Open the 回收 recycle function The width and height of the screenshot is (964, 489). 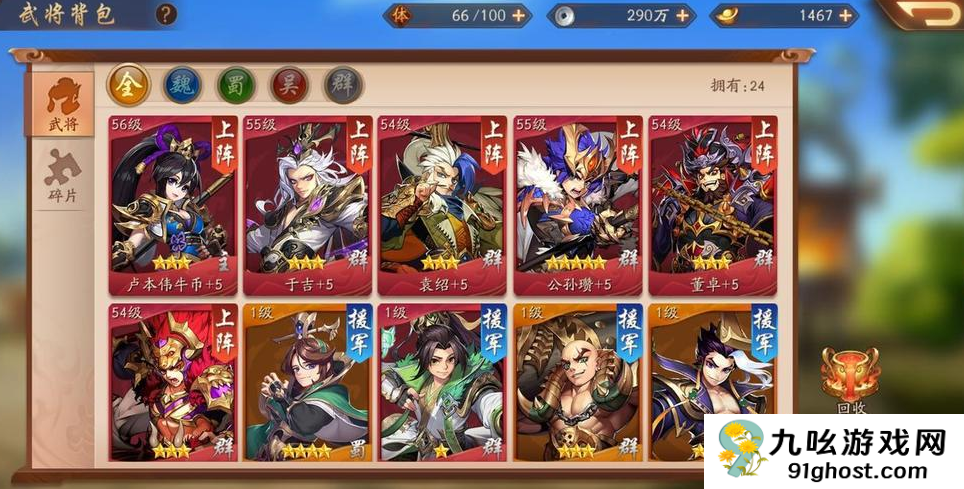(851, 380)
